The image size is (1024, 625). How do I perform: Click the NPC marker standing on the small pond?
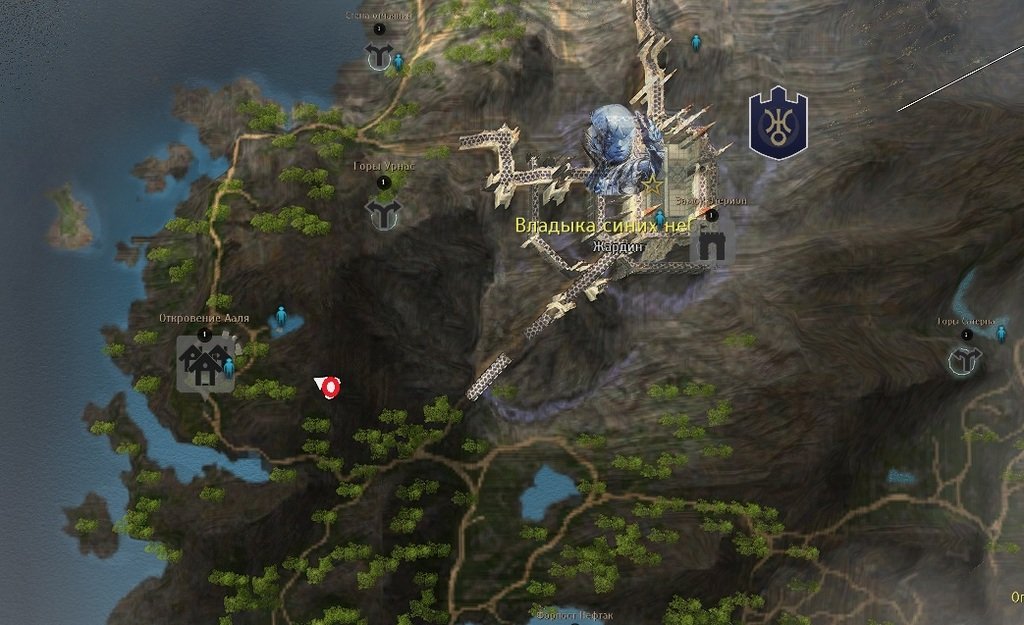(281, 317)
